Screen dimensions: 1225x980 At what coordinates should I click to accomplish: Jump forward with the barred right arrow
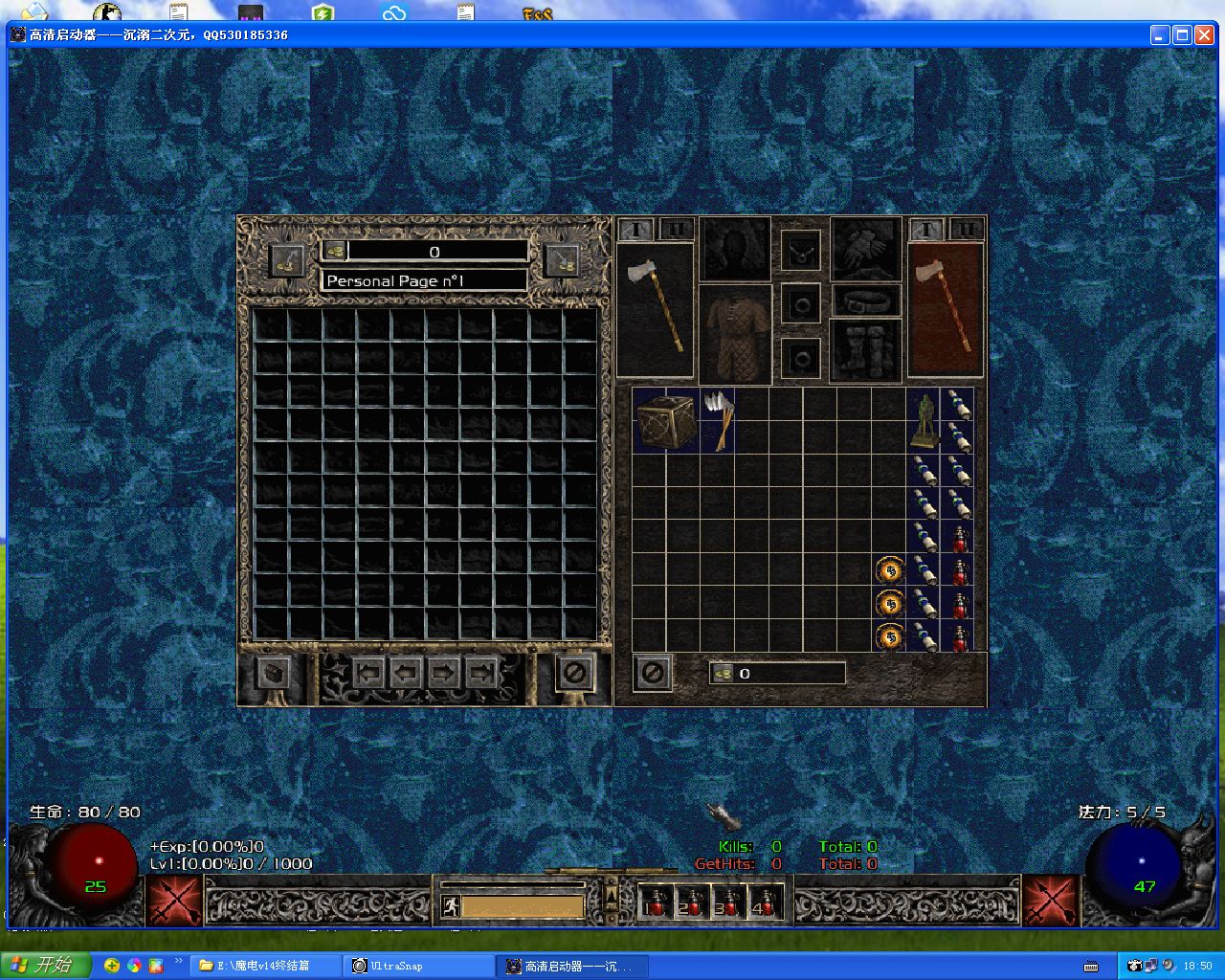tap(480, 673)
